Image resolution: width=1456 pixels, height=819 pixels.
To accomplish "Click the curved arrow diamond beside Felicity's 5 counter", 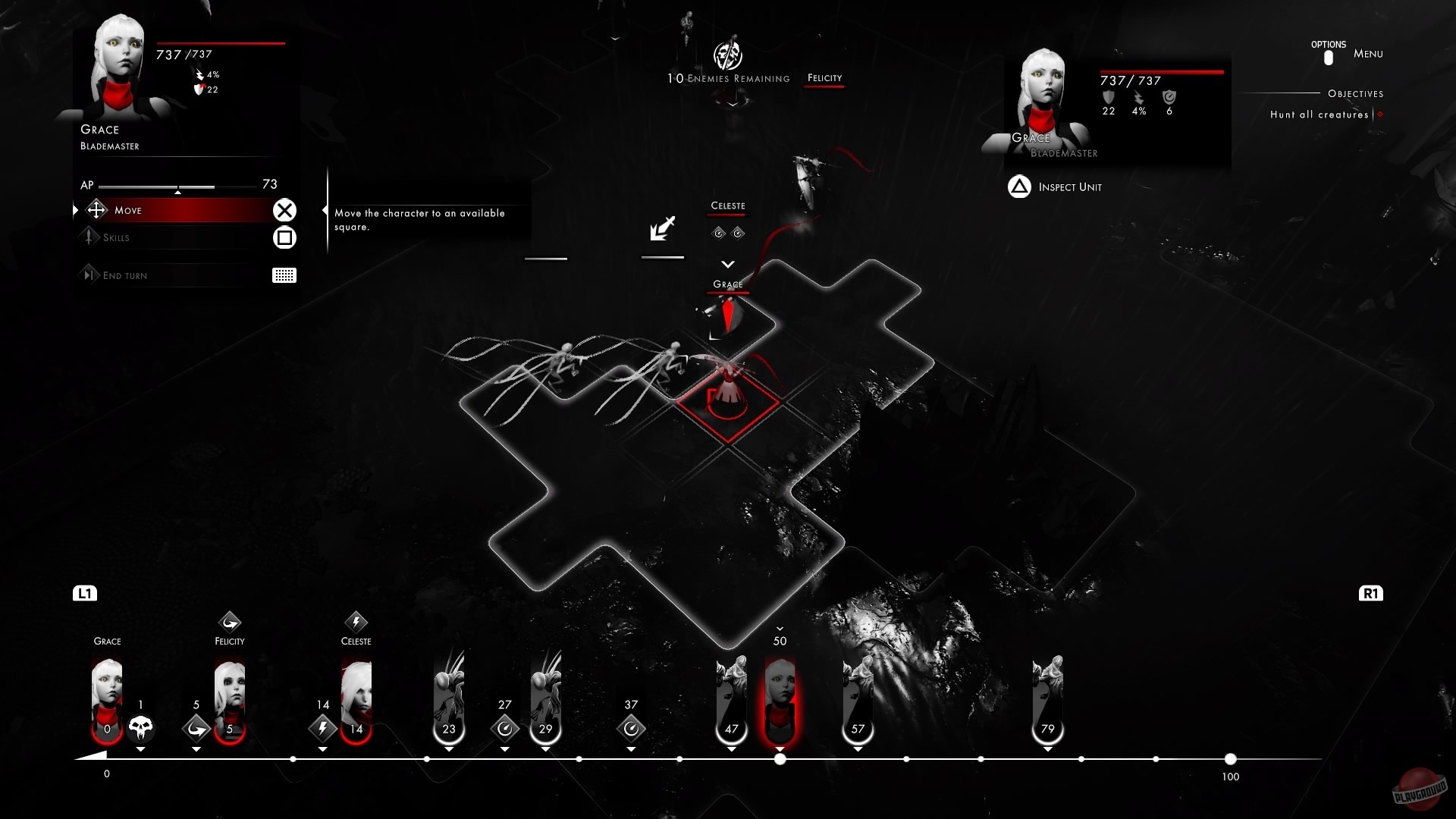I will pos(196,729).
